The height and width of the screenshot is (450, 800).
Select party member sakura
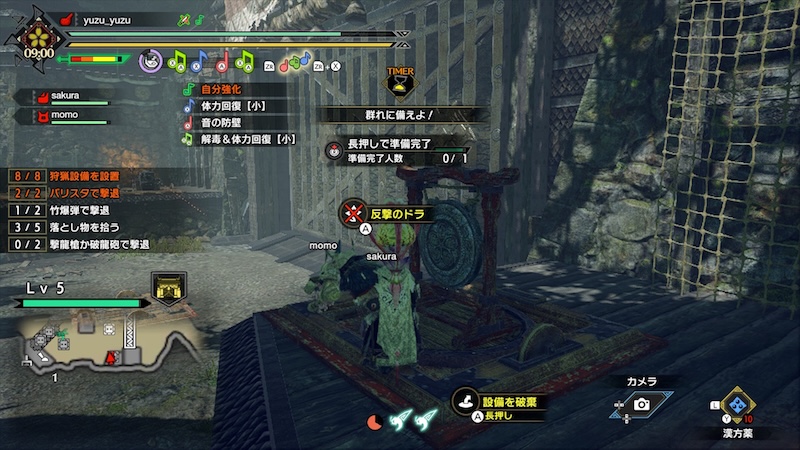pos(64,97)
